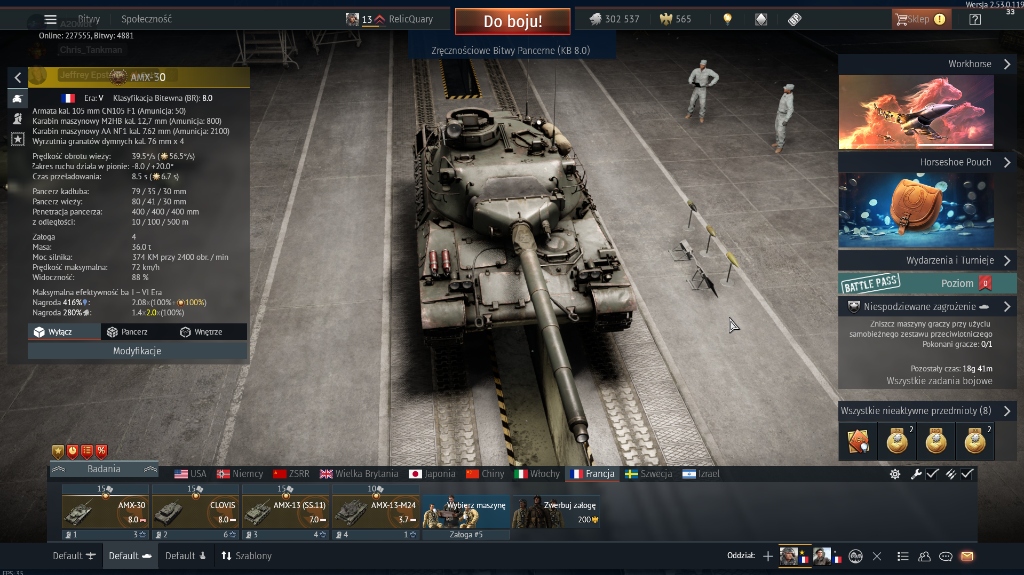
Task: Select the AMX-30 vehicle slot
Action: pyautogui.click(x=105, y=512)
